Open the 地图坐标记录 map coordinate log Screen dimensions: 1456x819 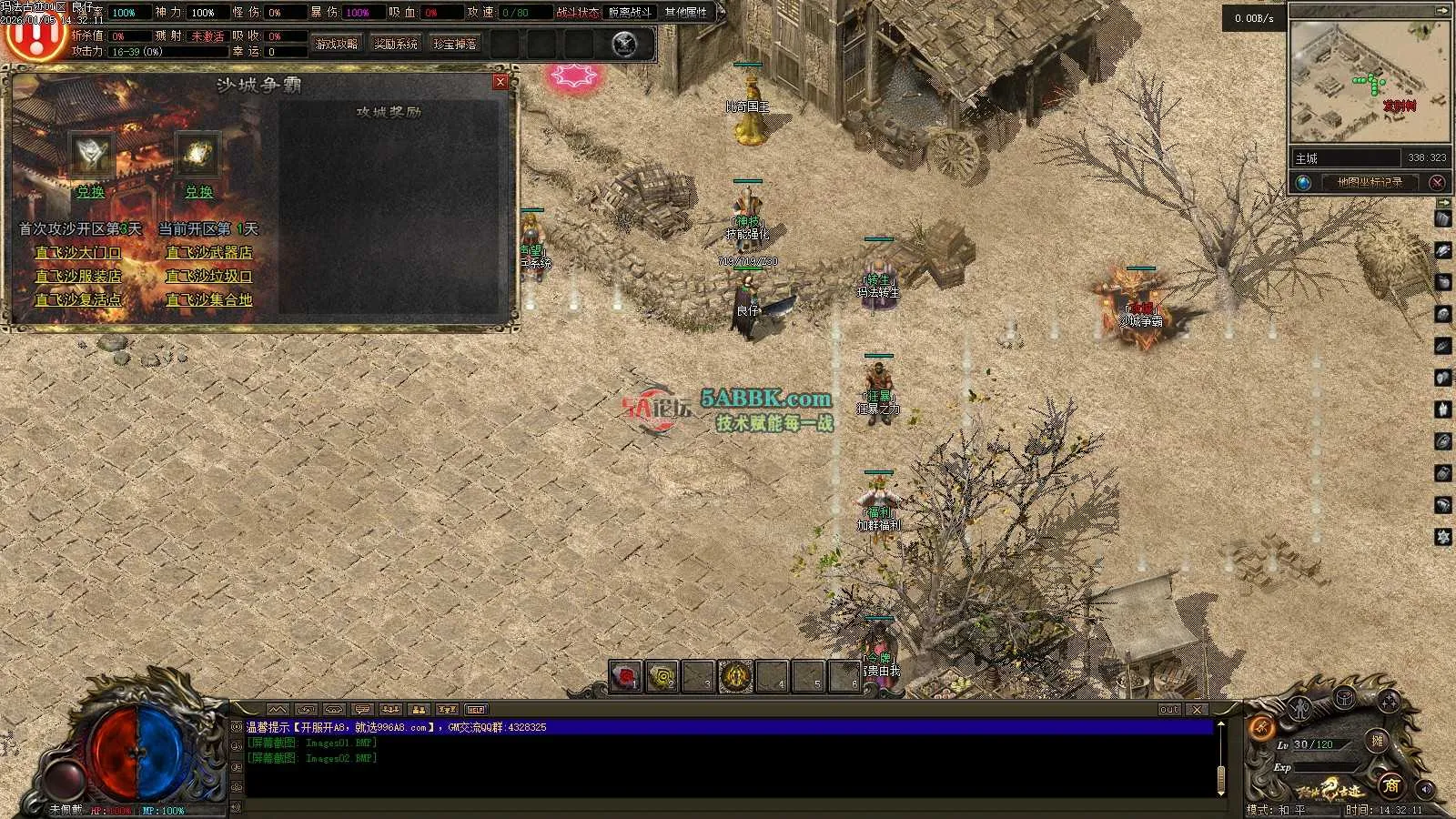(x=1370, y=182)
